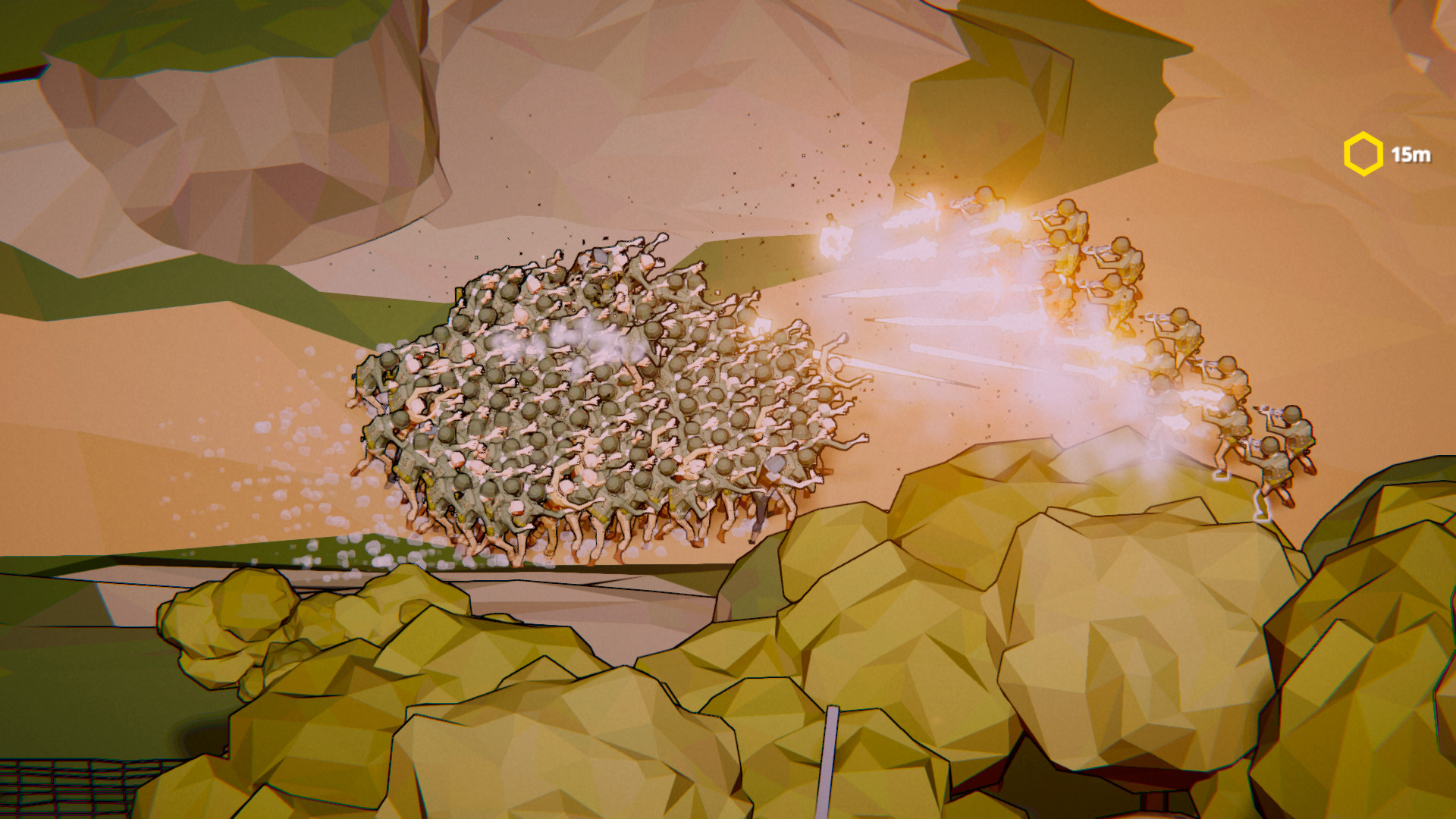Select the 15m distance indicator

[1410, 152]
